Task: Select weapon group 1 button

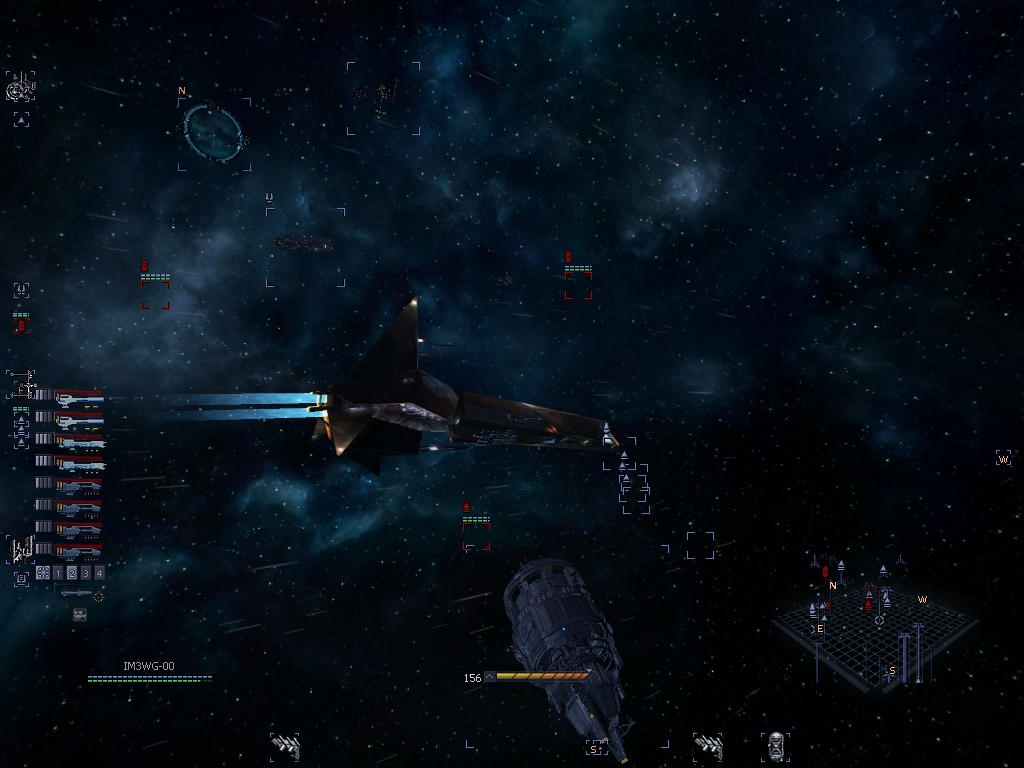Action: click(x=57, y=573)
